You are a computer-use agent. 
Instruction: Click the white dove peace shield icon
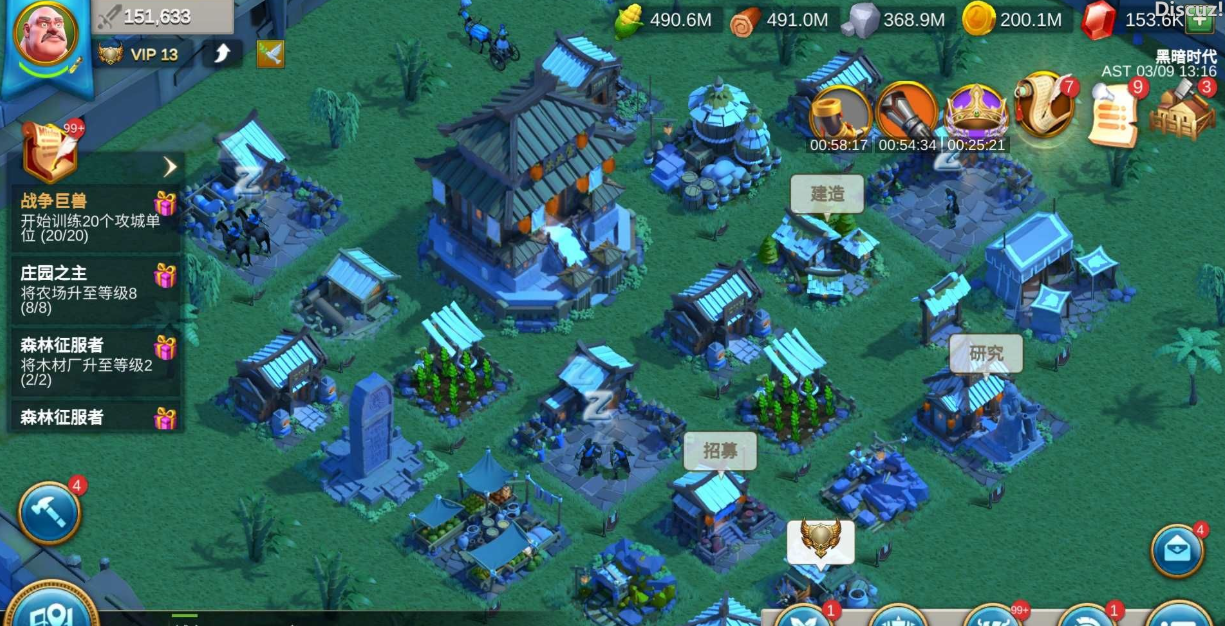click(270, 54)
